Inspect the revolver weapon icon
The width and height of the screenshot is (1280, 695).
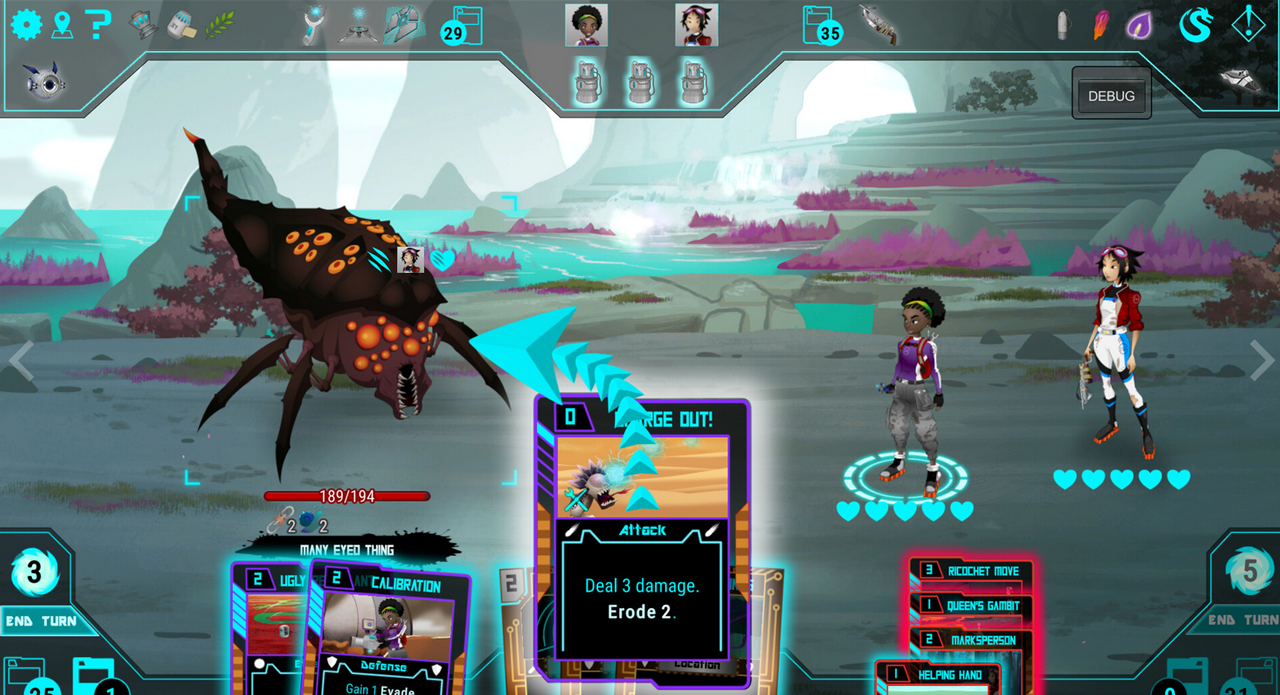click(878, 24)
